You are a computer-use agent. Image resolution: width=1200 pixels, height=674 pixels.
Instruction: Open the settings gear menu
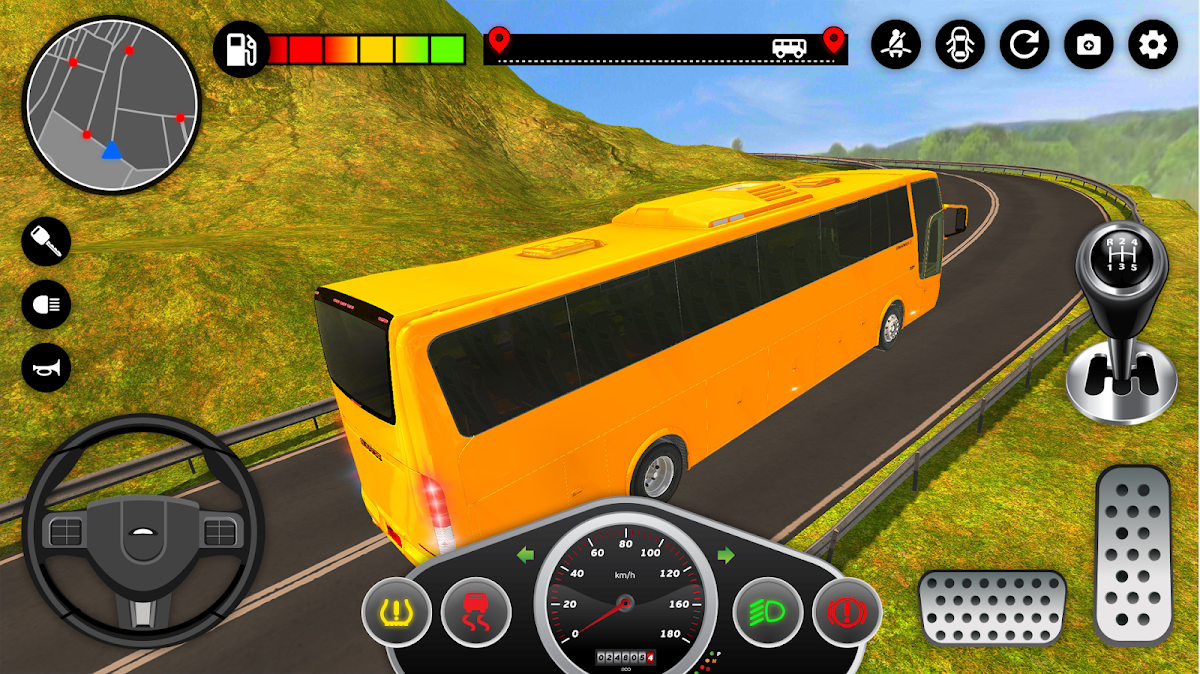[x=1153, y=45]
